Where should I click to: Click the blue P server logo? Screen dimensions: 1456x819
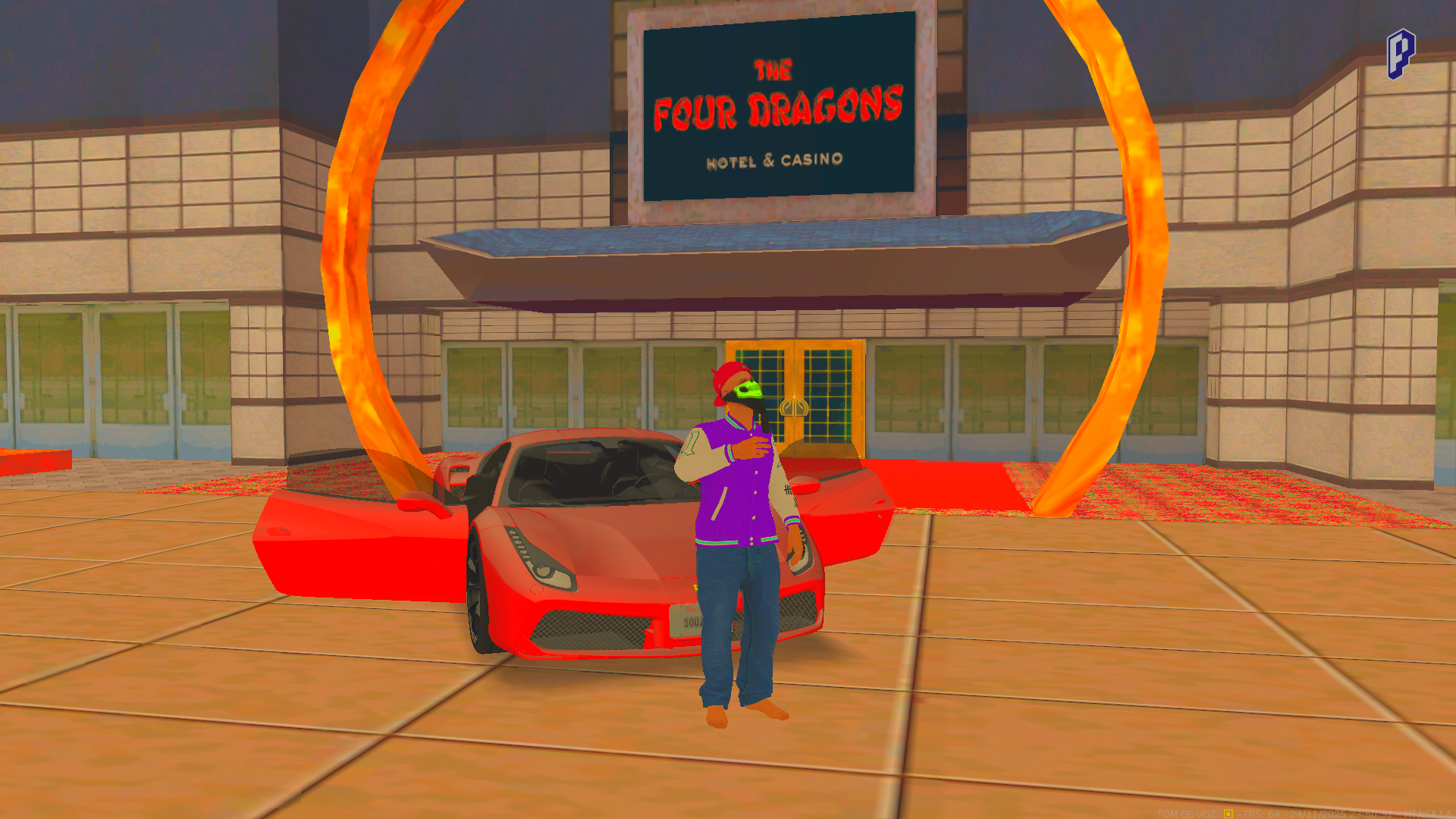pyautogui.click(x=1401, y=54)
